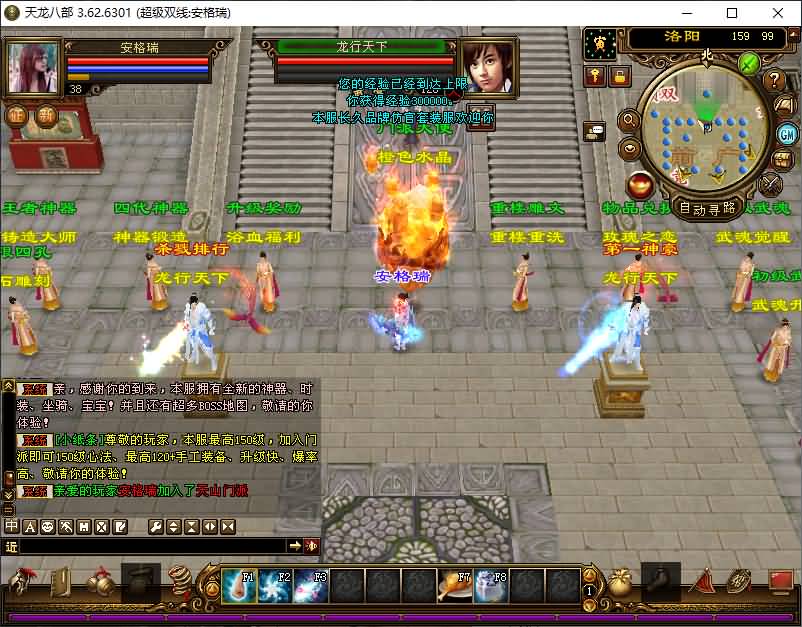
Task: Activate the F1 skill slot
Action: (238, 585)
